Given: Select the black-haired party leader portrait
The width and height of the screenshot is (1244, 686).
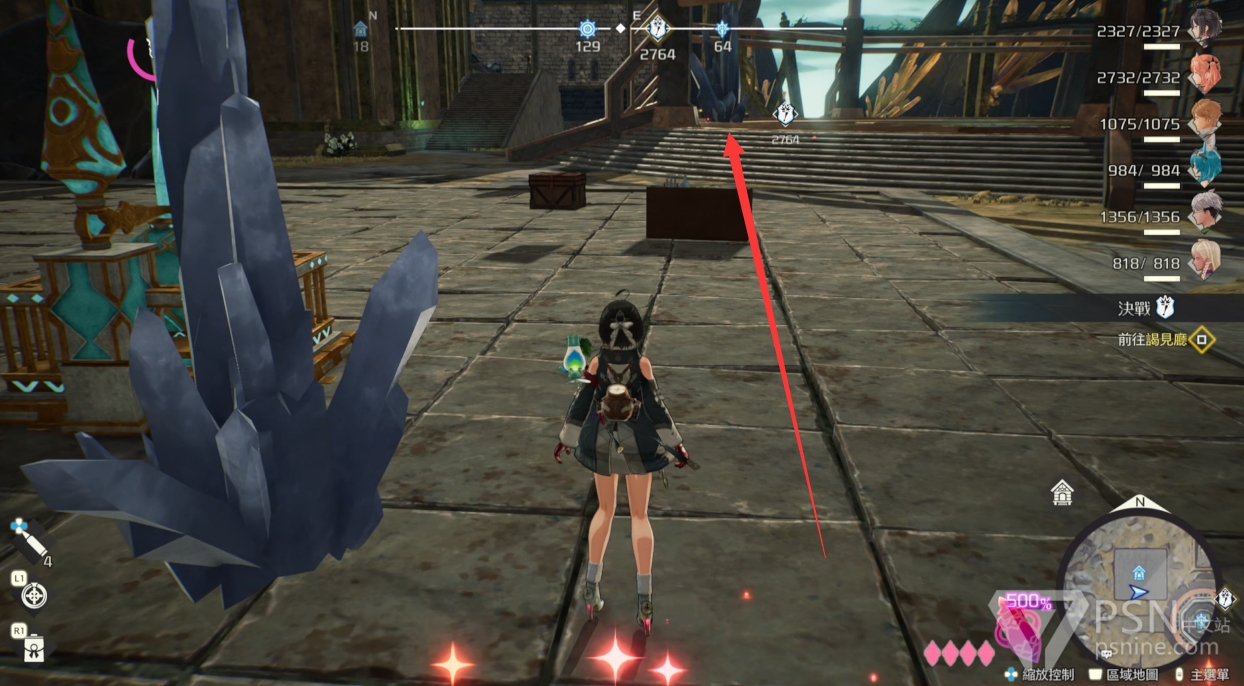Looking at the screenshot, I should 1204,27.
